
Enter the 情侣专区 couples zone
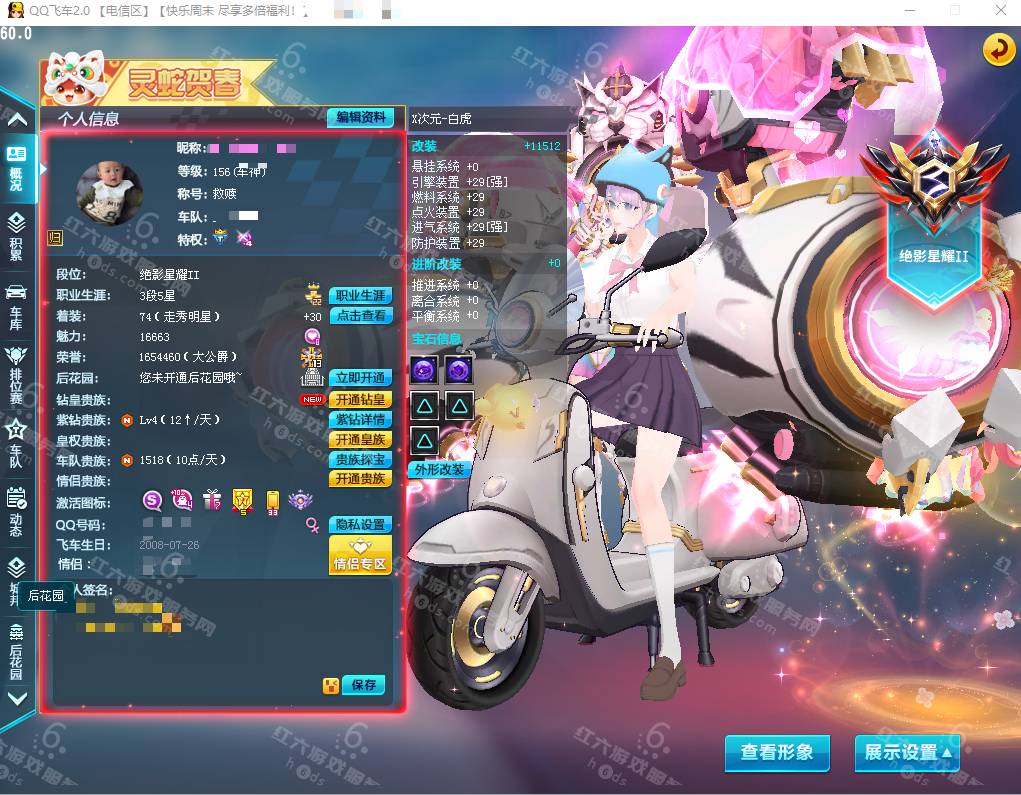click(360, 556)
